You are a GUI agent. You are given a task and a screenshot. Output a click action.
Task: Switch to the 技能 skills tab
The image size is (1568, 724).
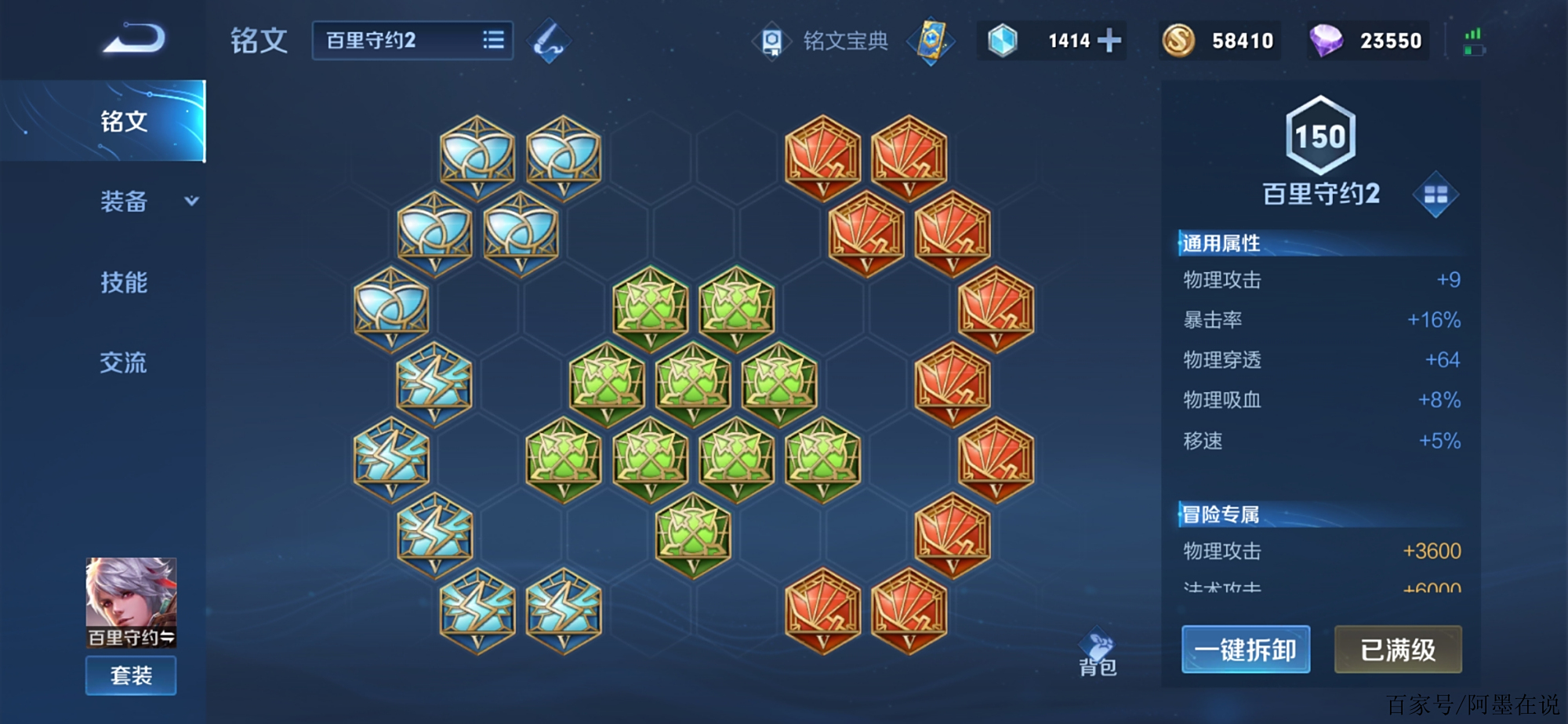pos(123,282)
